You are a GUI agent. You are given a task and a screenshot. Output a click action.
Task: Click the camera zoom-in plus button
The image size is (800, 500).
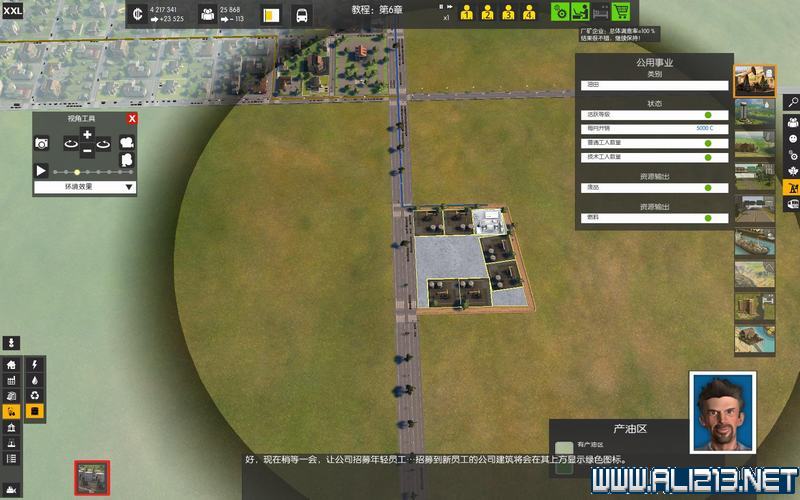click(87, 134)
